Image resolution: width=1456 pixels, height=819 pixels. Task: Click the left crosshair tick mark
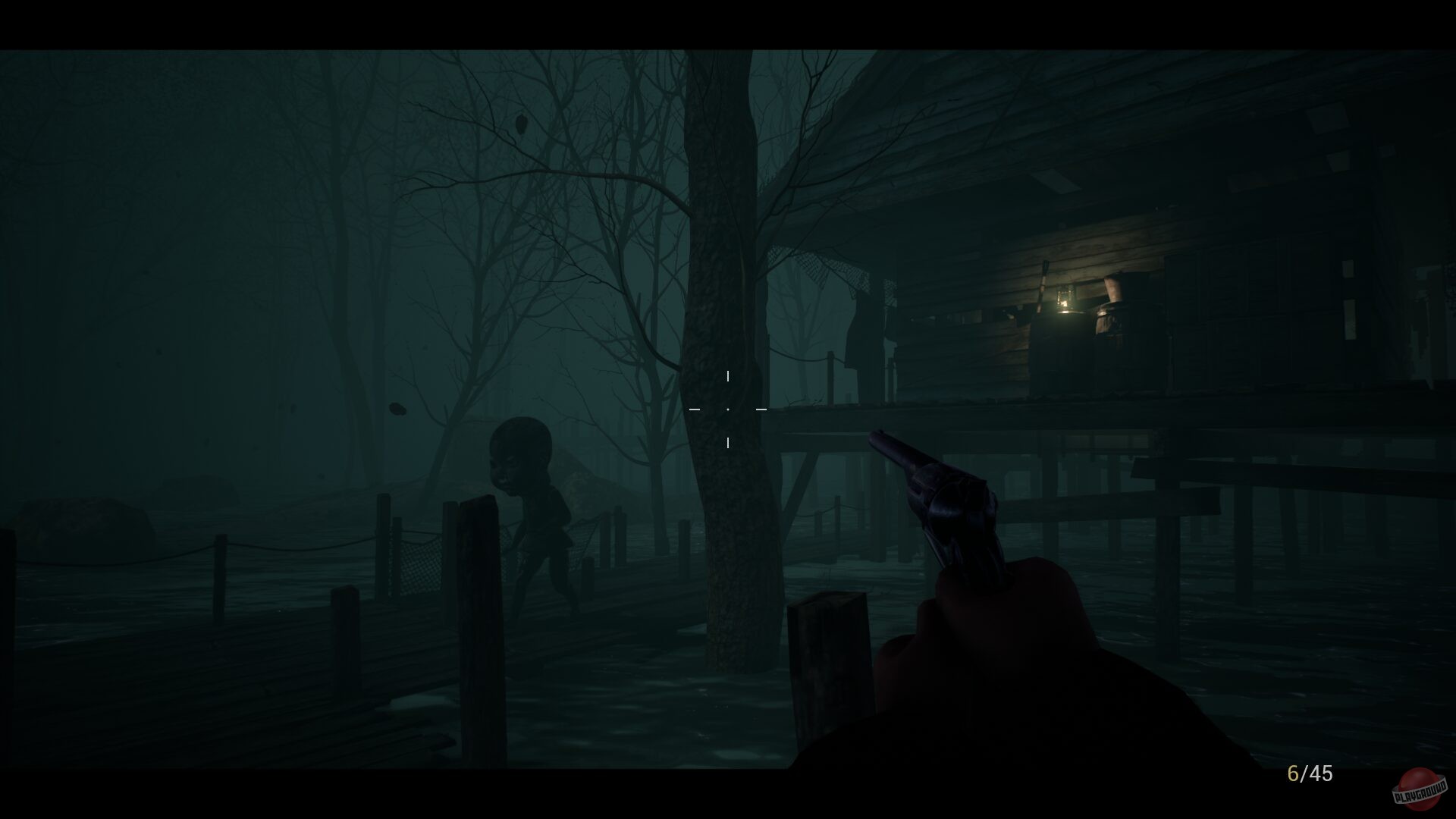(694, 408)
